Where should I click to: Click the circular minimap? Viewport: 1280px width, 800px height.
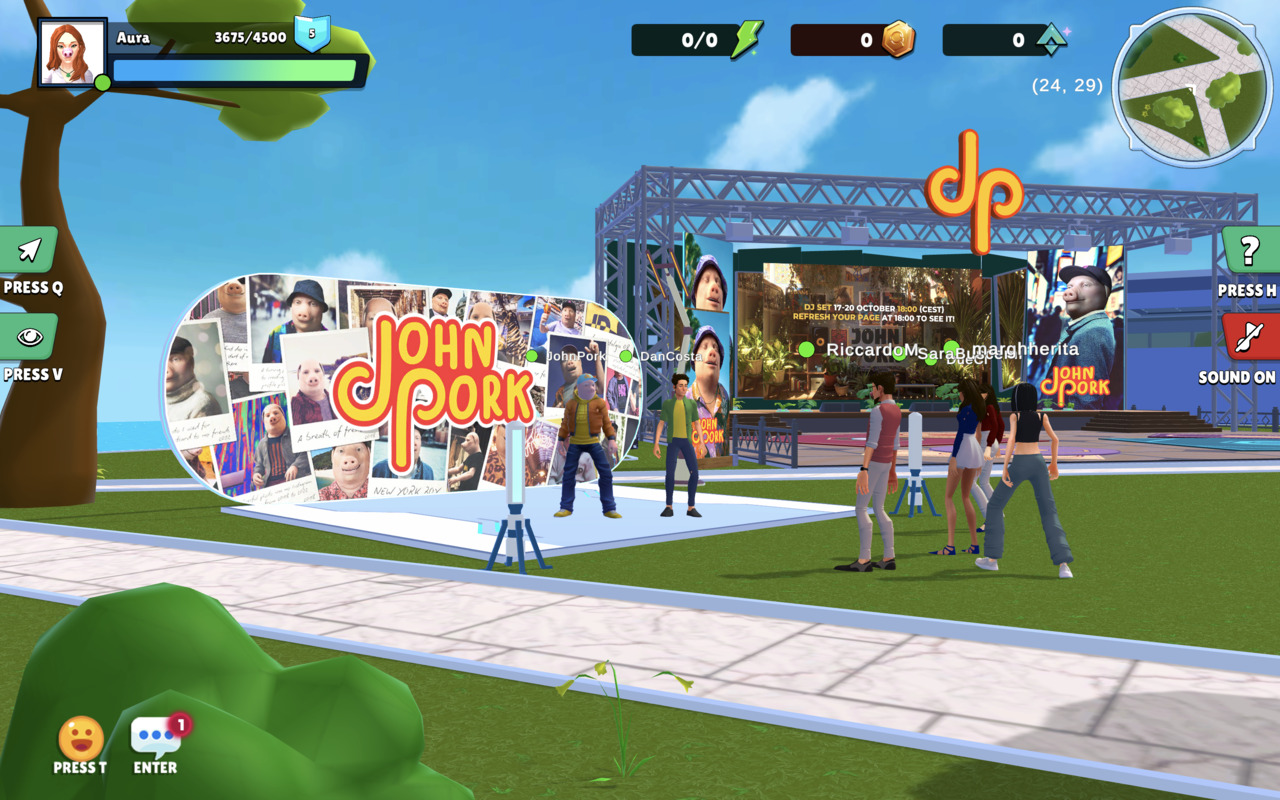coord(1192,88)
